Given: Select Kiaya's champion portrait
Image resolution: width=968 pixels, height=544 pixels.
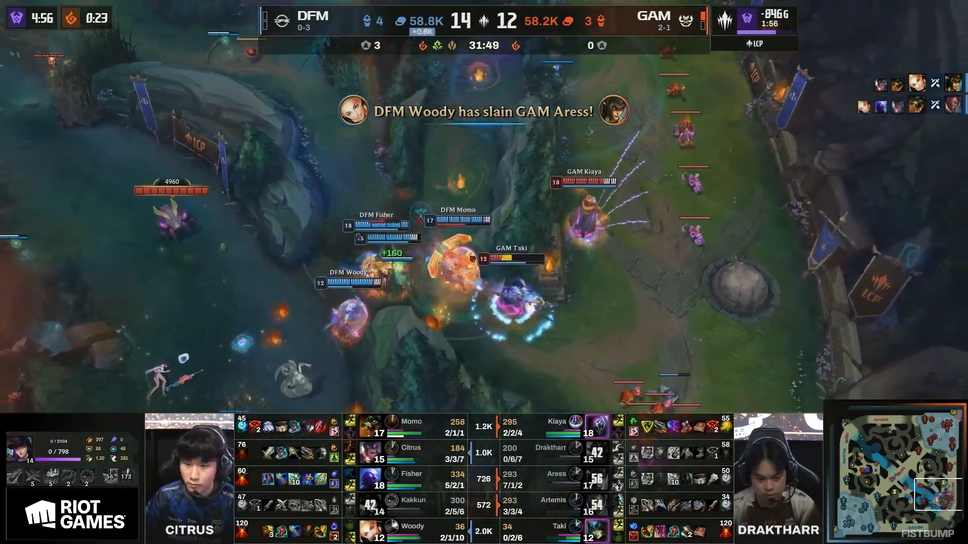Looking at the screenshot, I should [597, 426].
